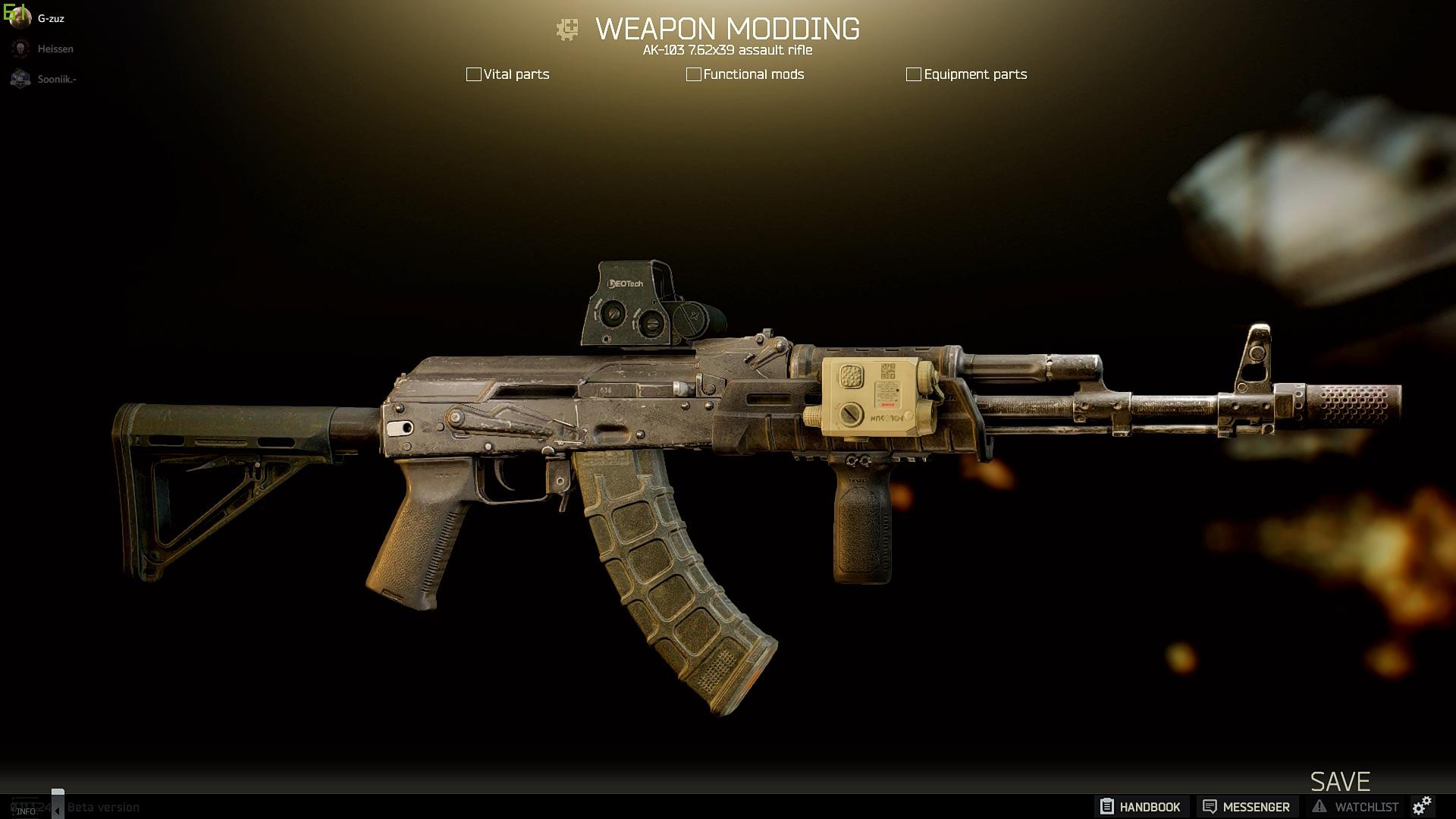Viewport: 1456px width, 819px height.
Task: Select party member G-zuz
Action: pos(50,18)
